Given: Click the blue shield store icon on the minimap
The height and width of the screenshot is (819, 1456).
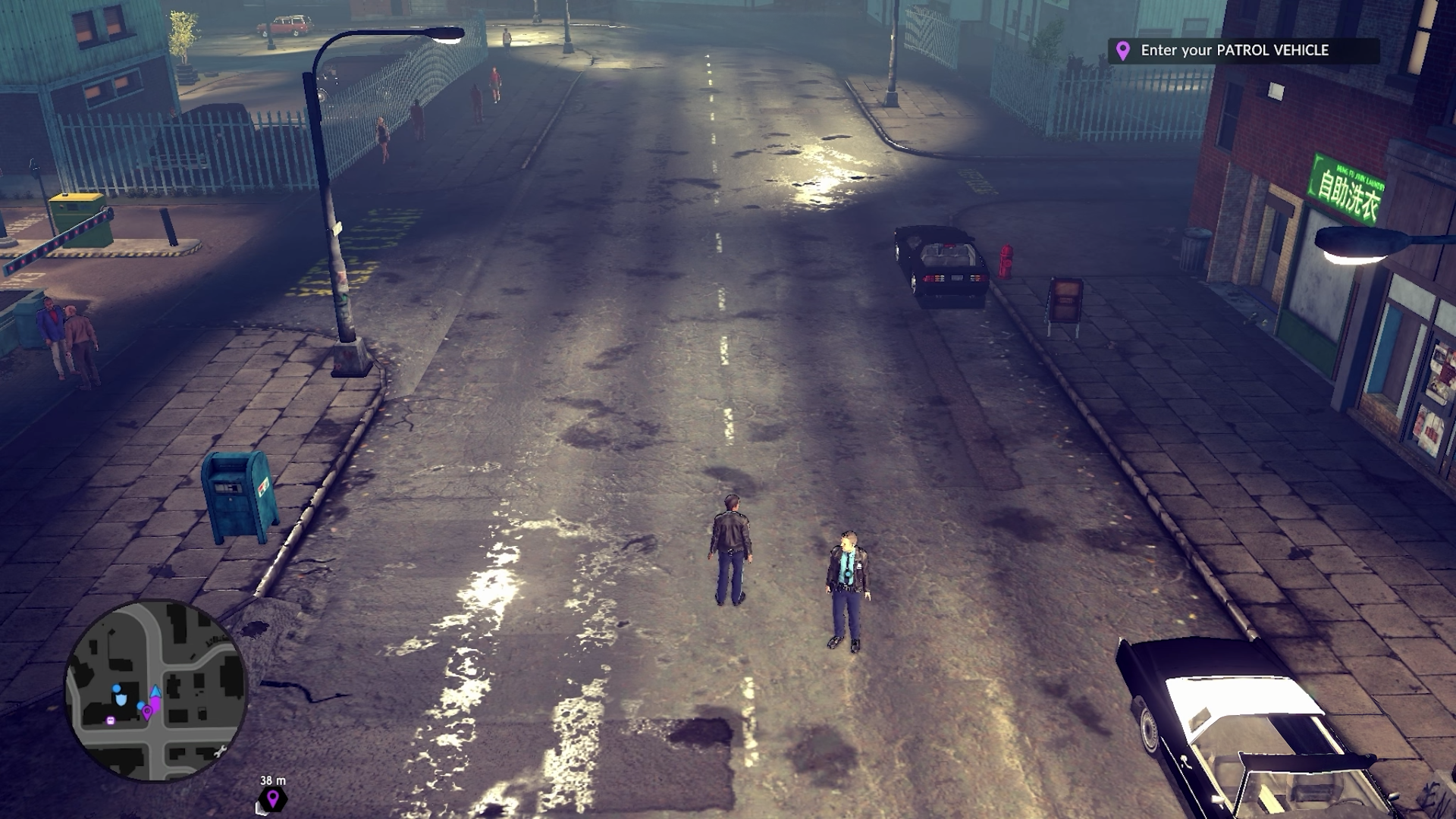Looking at the screenshot, I should pos(121,701).
